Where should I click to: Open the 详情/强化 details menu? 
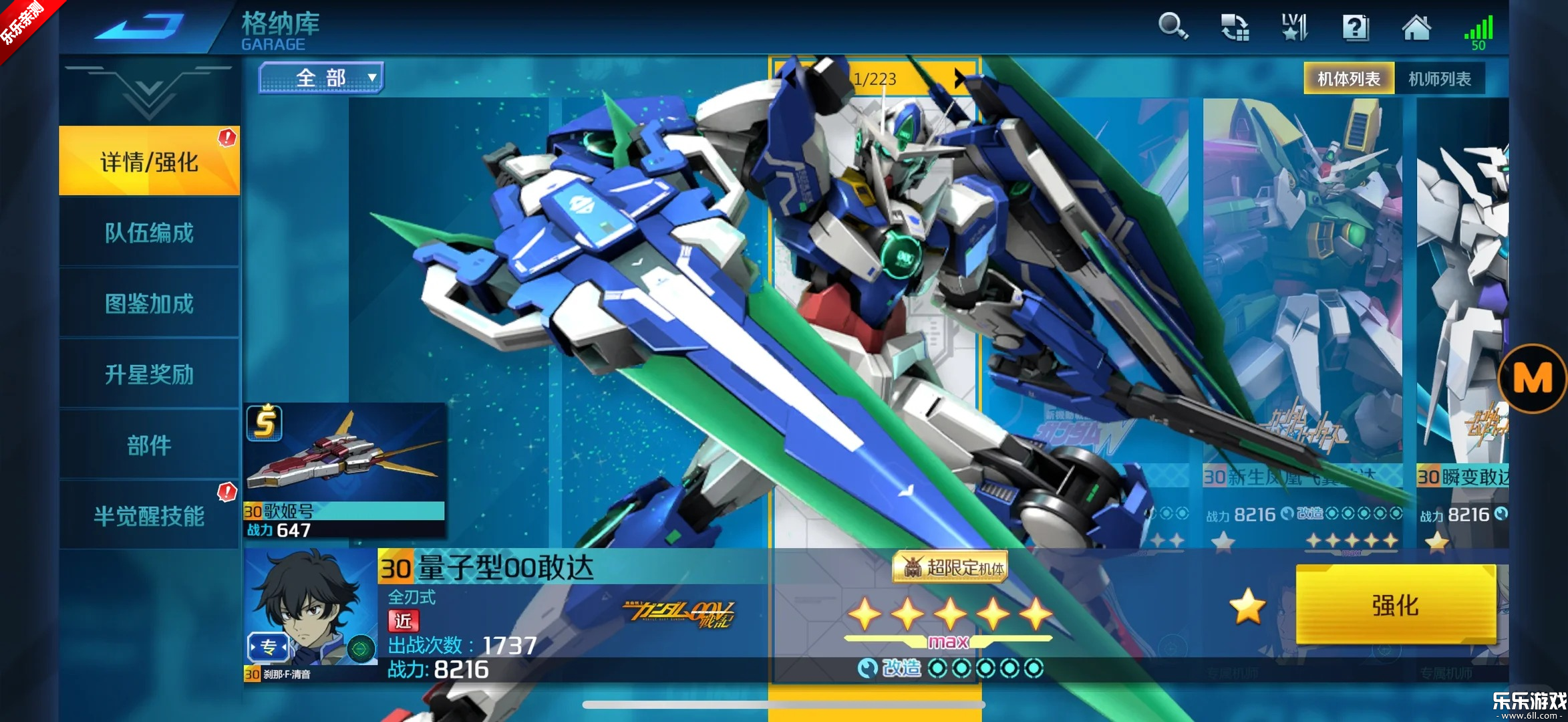click(149, 161)
